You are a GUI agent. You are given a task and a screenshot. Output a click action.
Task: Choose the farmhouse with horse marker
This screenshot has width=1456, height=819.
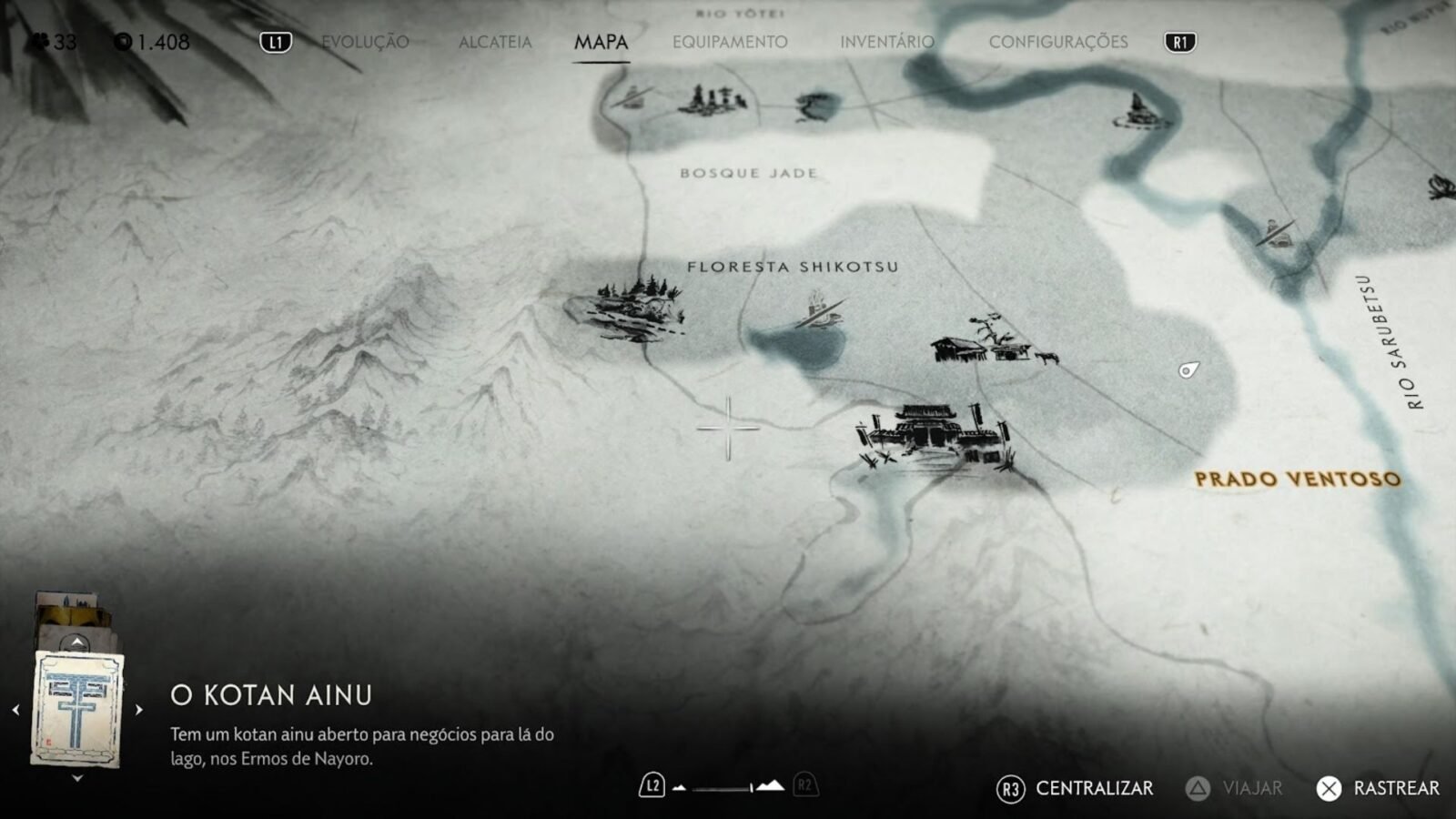coord(992,342)
